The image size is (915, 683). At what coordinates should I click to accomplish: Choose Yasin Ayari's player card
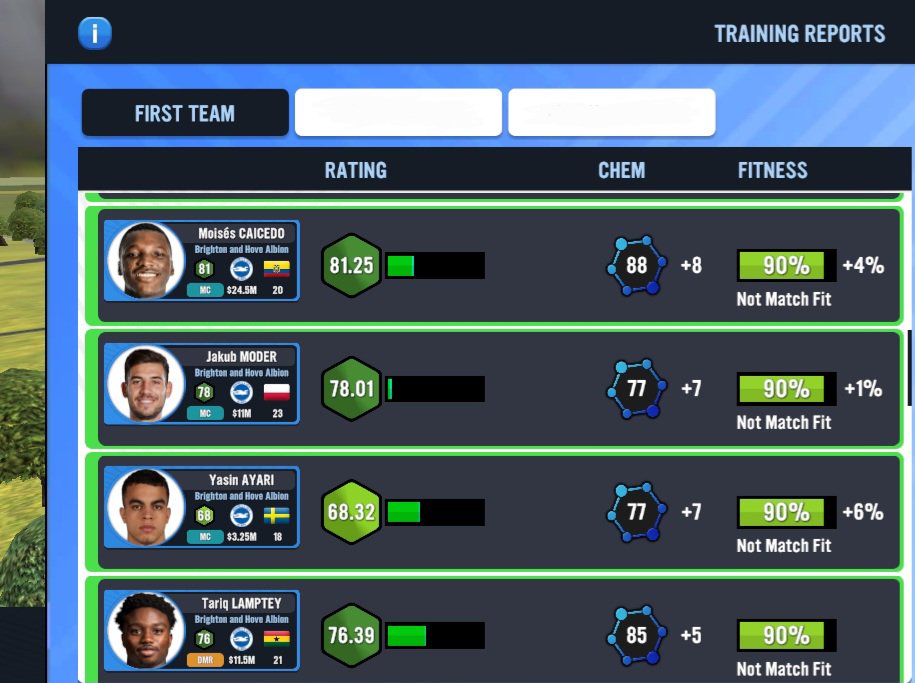[202, 507]
